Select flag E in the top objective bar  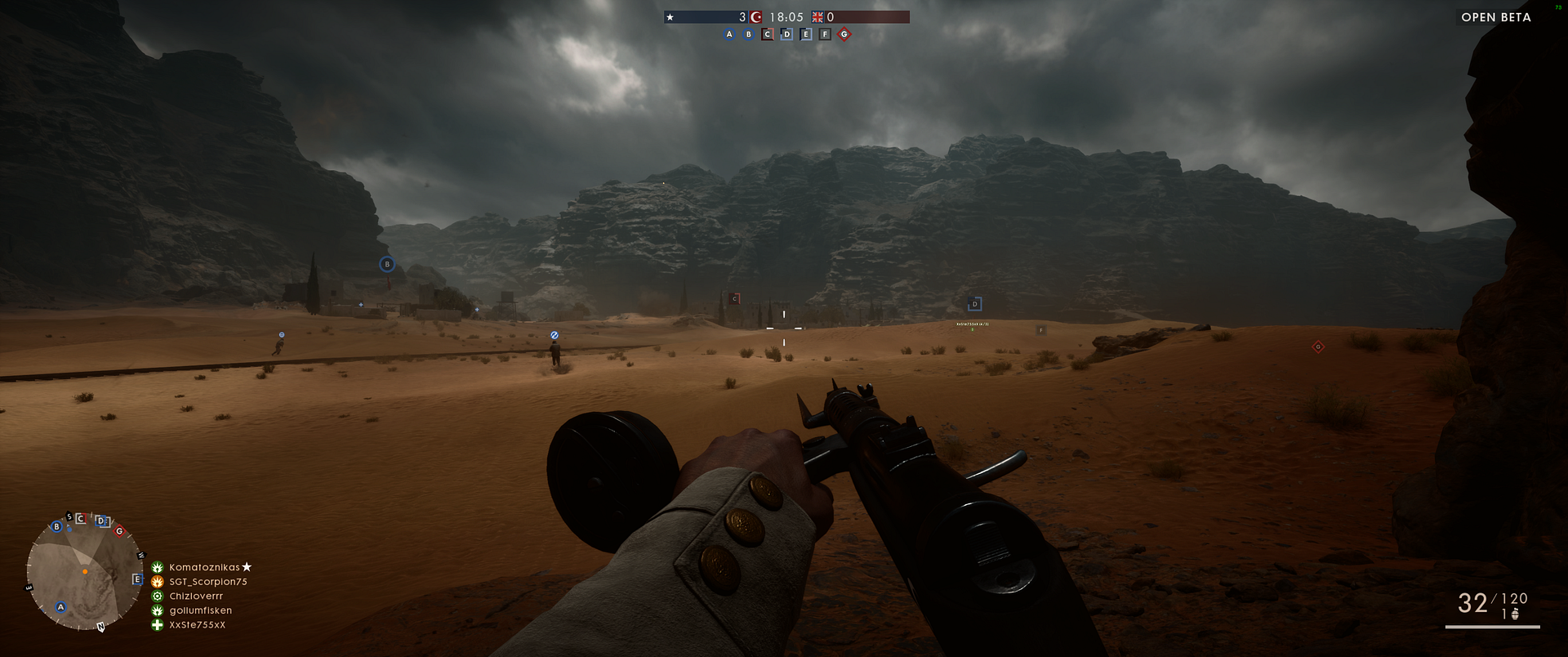coord(806,34)
